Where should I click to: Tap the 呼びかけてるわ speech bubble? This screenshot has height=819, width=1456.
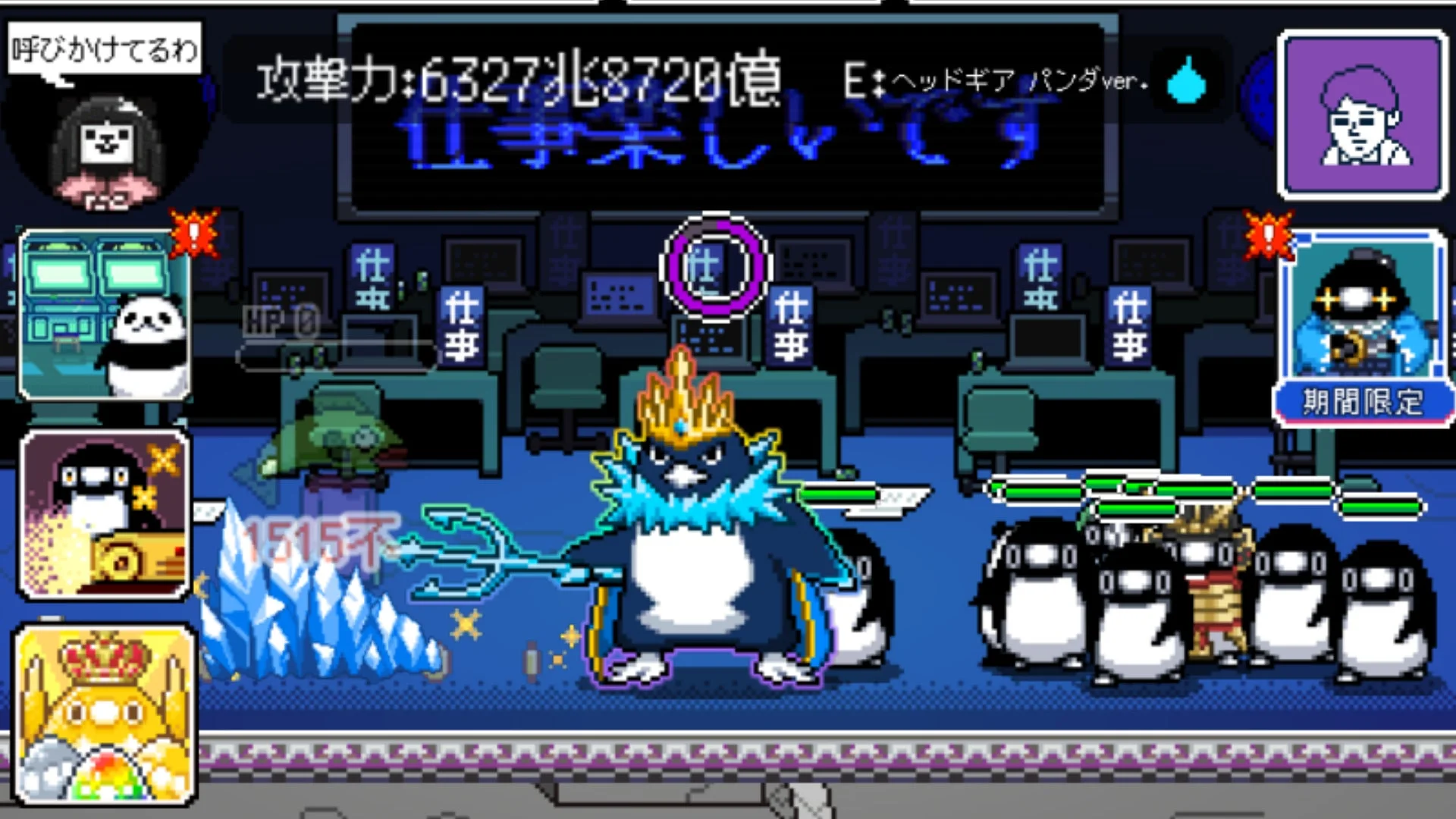point(104,47)
